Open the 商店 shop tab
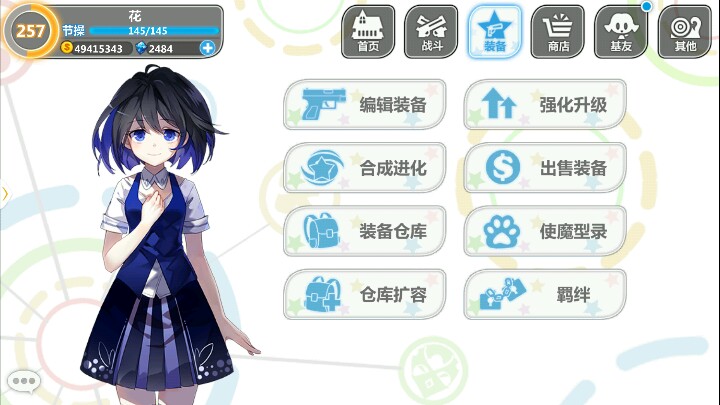Screen dimensions: 720x405 557,31
